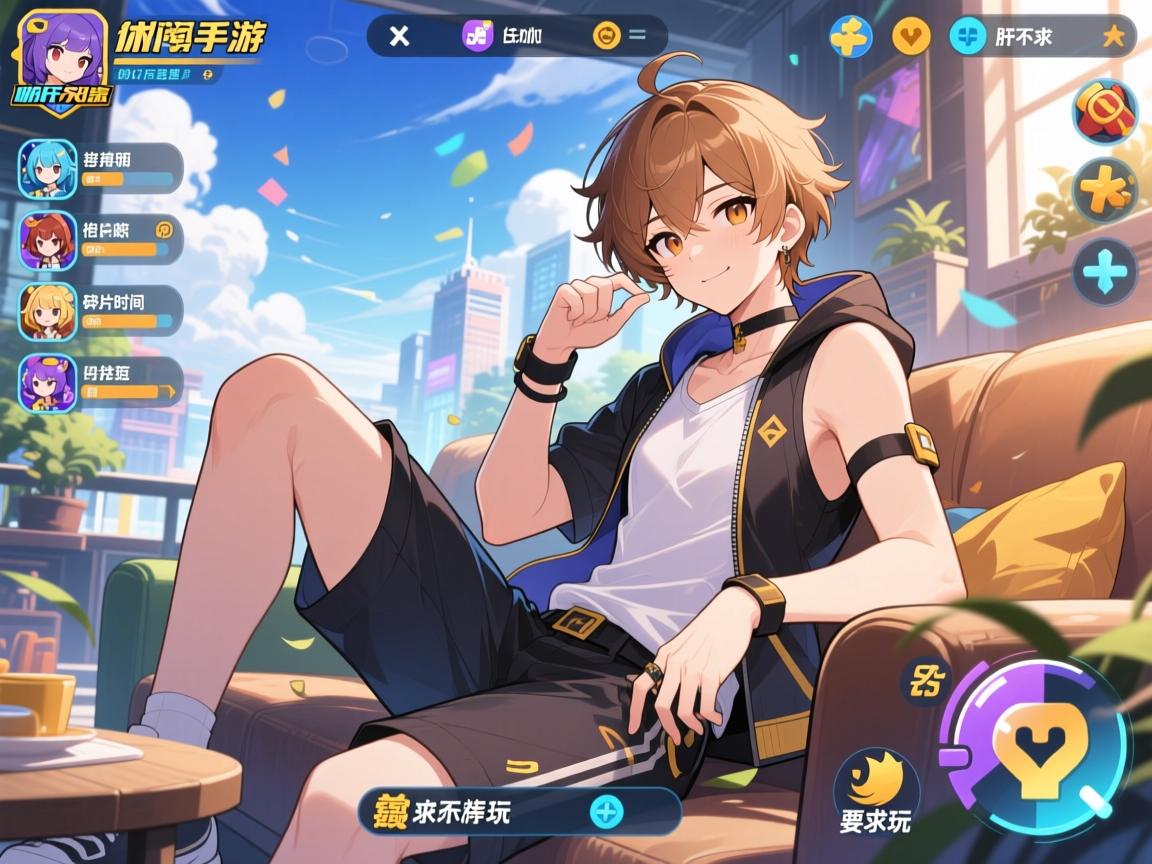Click the plus on the 求不荐玩 bar
This screenshot has width=1152, height=864.
pyautogui.click(x=606, y=811)
